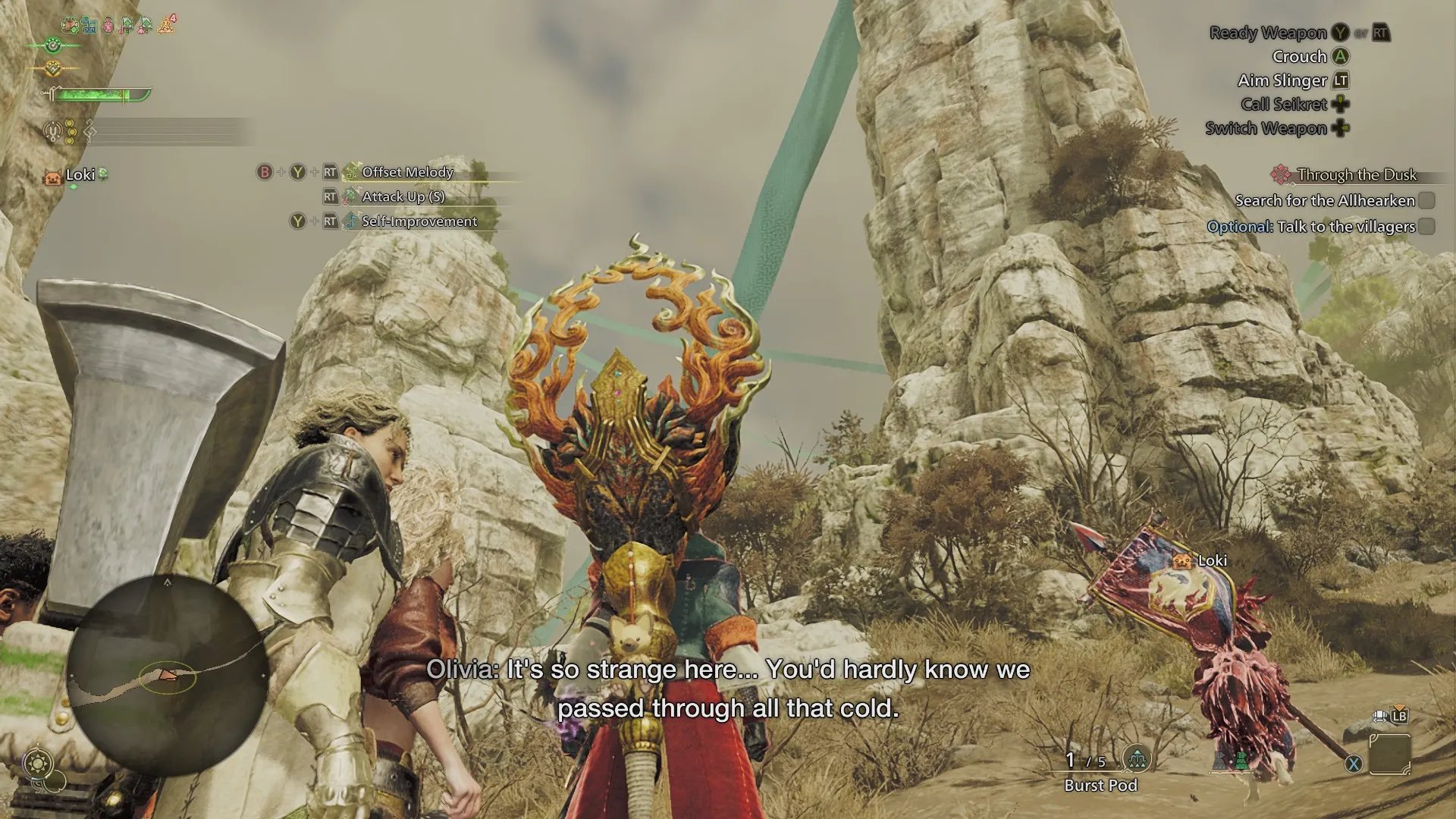Click the blue spiral pattern status icon
This screenshot has width=1456, height=819.
pyautogui.click(x=89, y=26)
